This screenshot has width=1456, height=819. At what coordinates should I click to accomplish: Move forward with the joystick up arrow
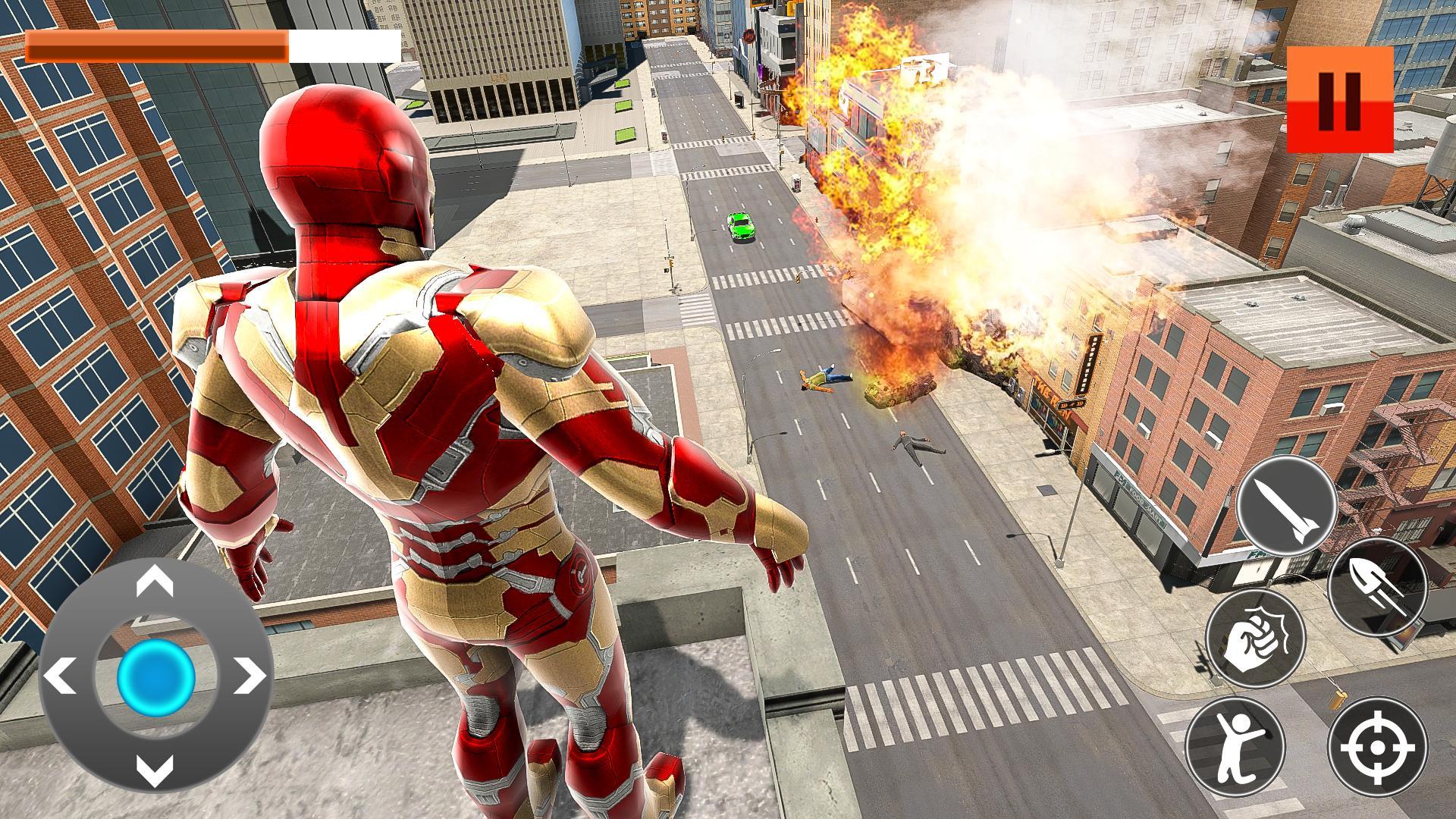click(x=155, y=582)
